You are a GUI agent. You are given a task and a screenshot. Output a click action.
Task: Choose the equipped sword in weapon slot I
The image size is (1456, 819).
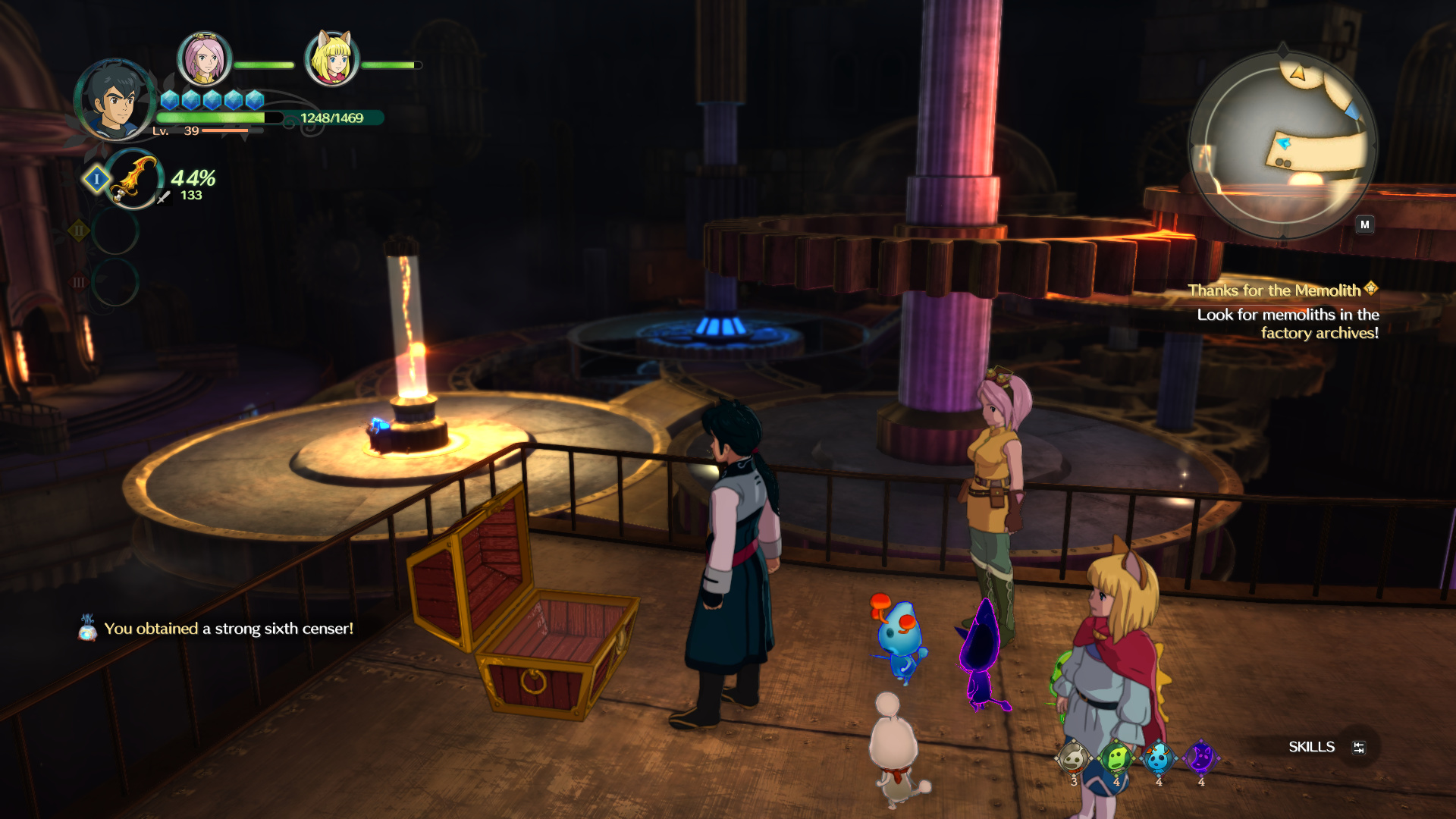point(134,180)
